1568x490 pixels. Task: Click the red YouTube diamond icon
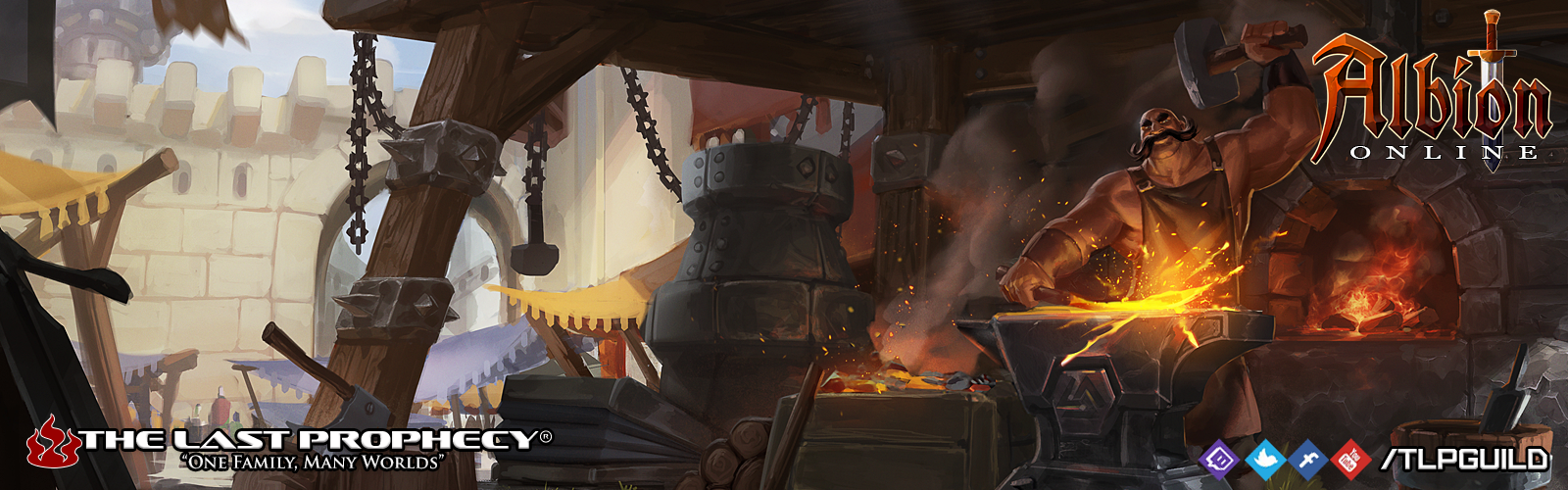(1351, 459)
